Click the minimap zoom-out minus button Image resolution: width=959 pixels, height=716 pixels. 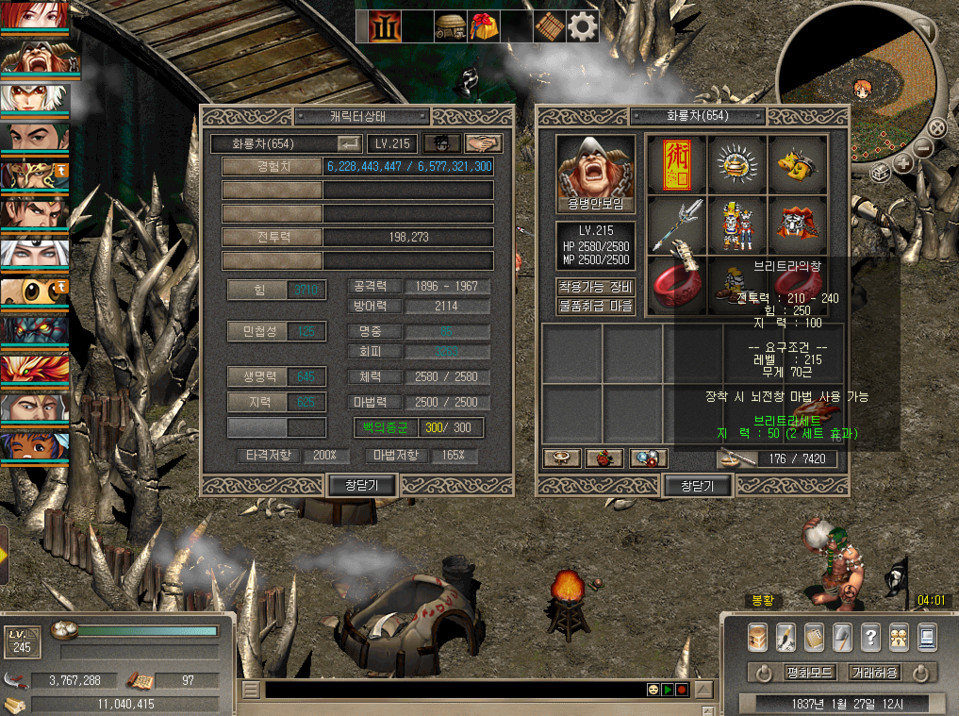[x=923, y=150]
